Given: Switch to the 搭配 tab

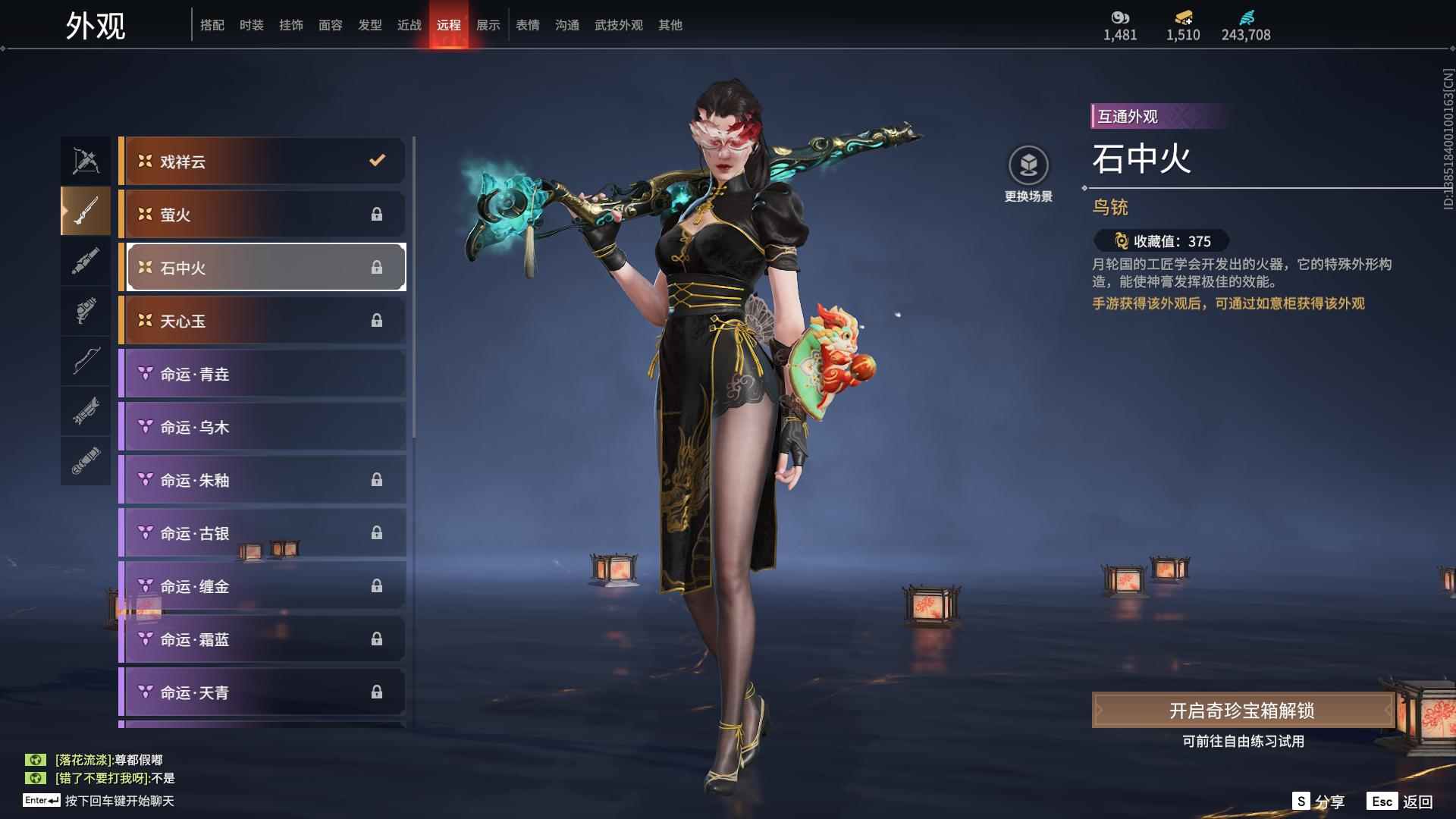Looking at the screenshot, I should pos(212,25).
